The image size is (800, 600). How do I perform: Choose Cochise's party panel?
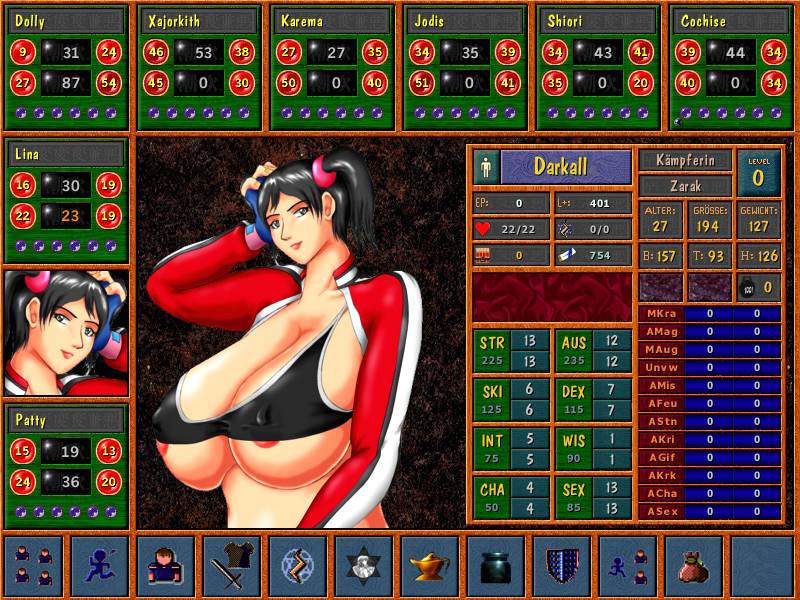tap(731, 67)
